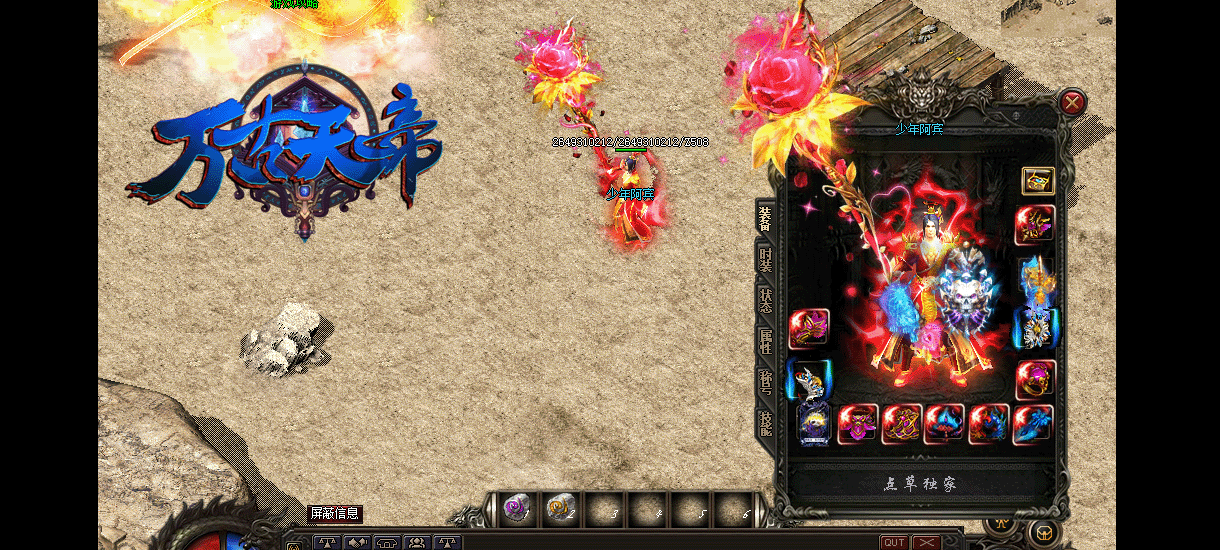Use the purple swirl stone in hotbar slot 1

(517, 510)
